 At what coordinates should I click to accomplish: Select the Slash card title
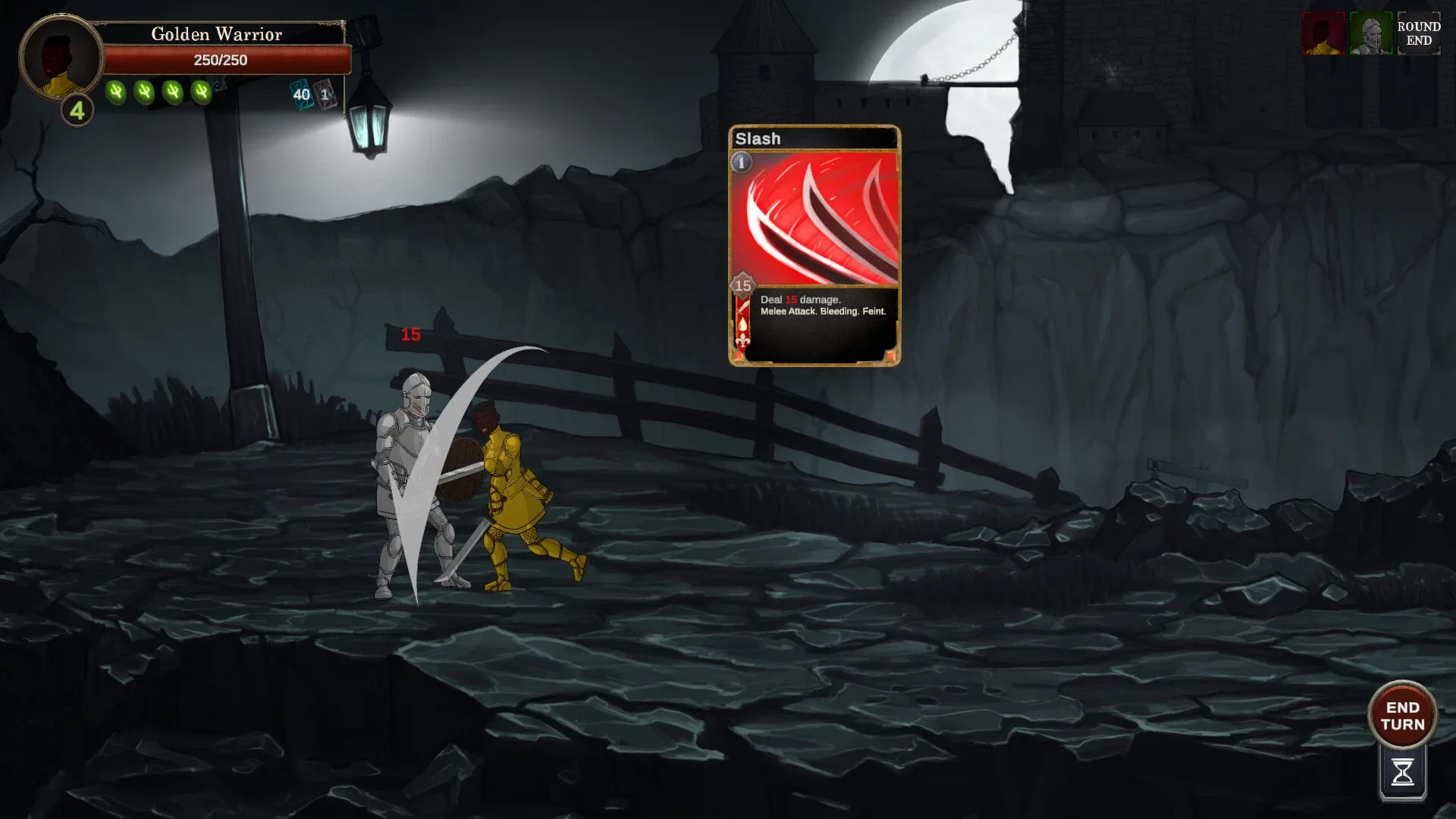tap(758, 139)
